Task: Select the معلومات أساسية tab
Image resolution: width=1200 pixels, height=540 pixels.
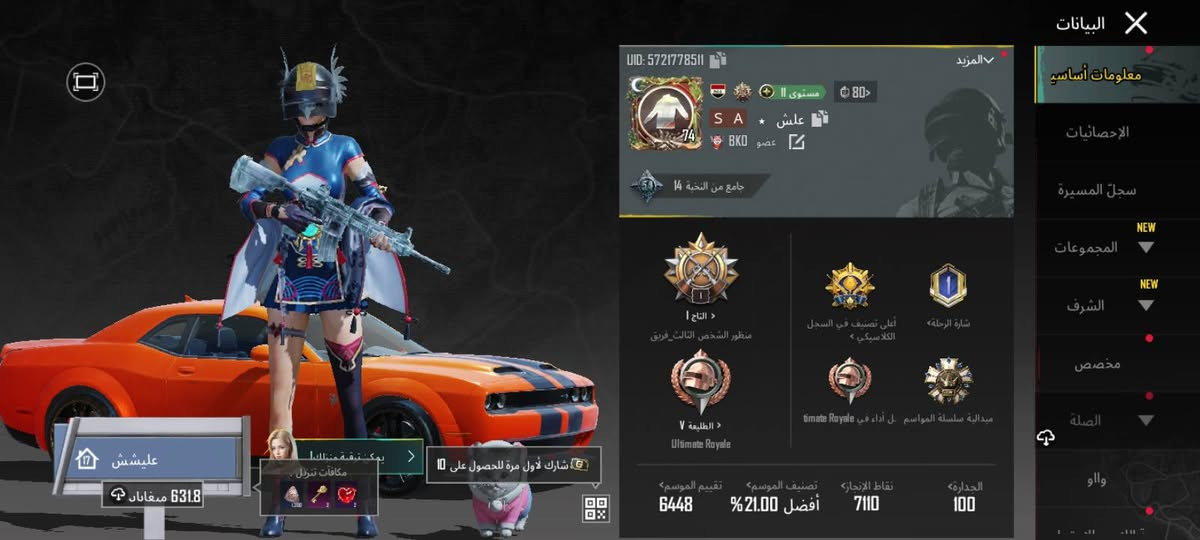Action: point(1097,75)
